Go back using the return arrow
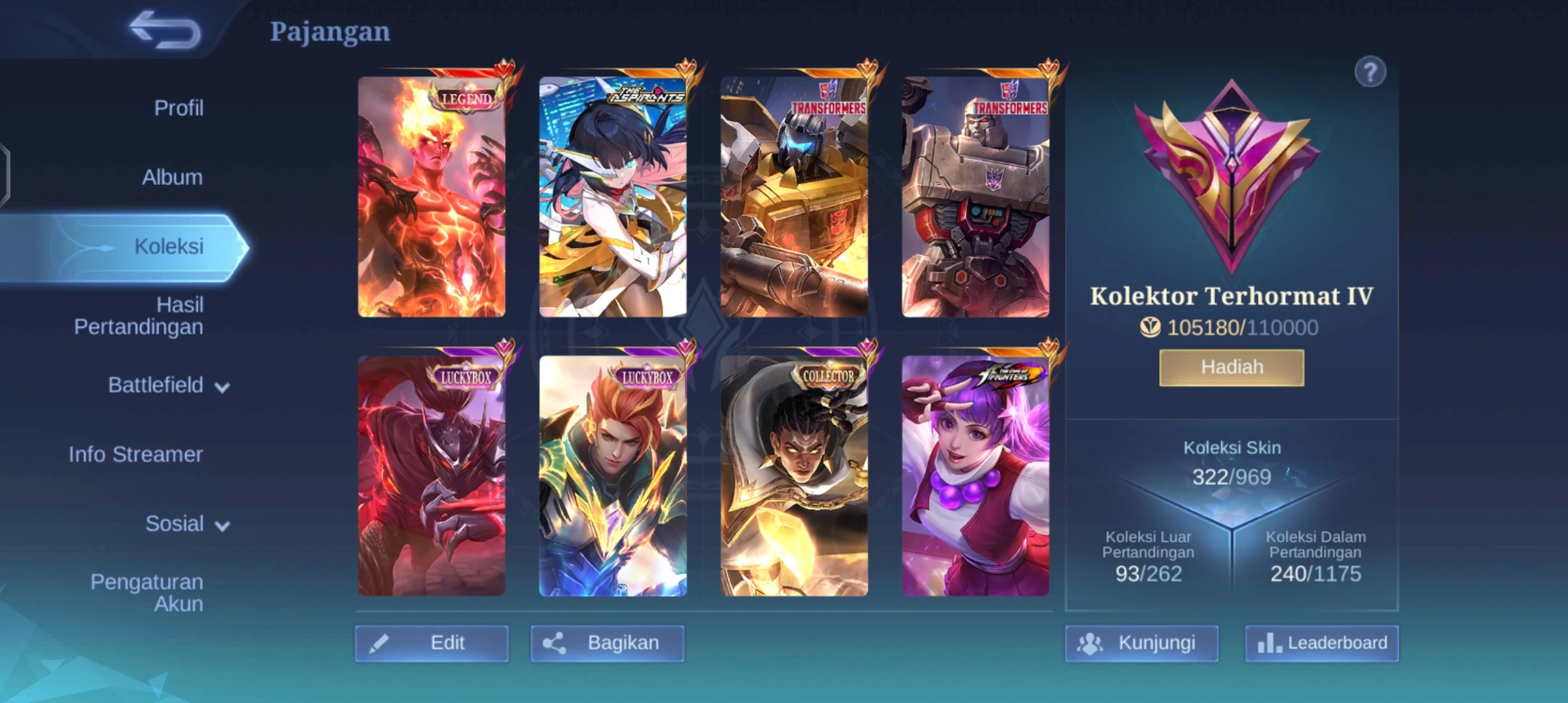This screenshot has height=703, width=1568. pyautogui.click(x=165, y=30)
